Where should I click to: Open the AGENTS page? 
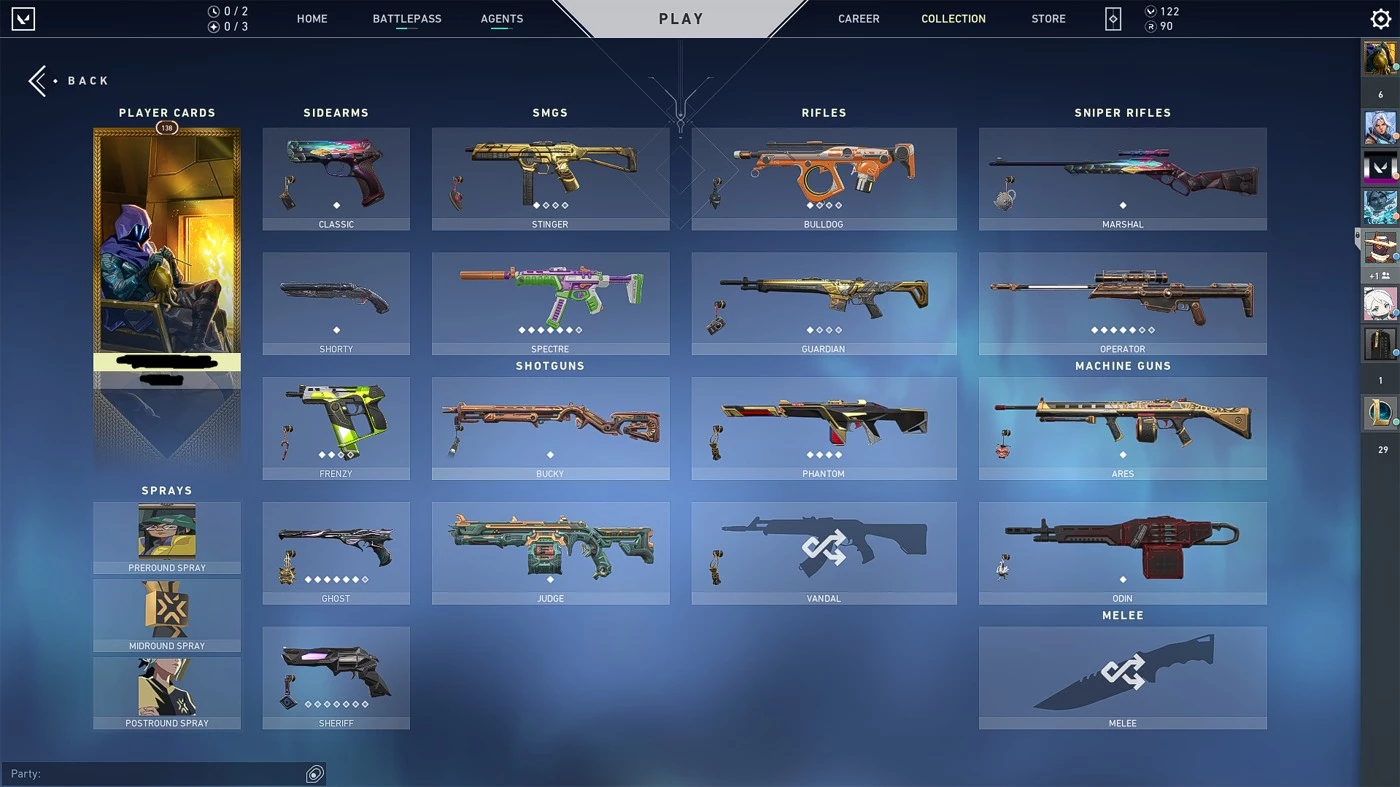click(501, 18)
